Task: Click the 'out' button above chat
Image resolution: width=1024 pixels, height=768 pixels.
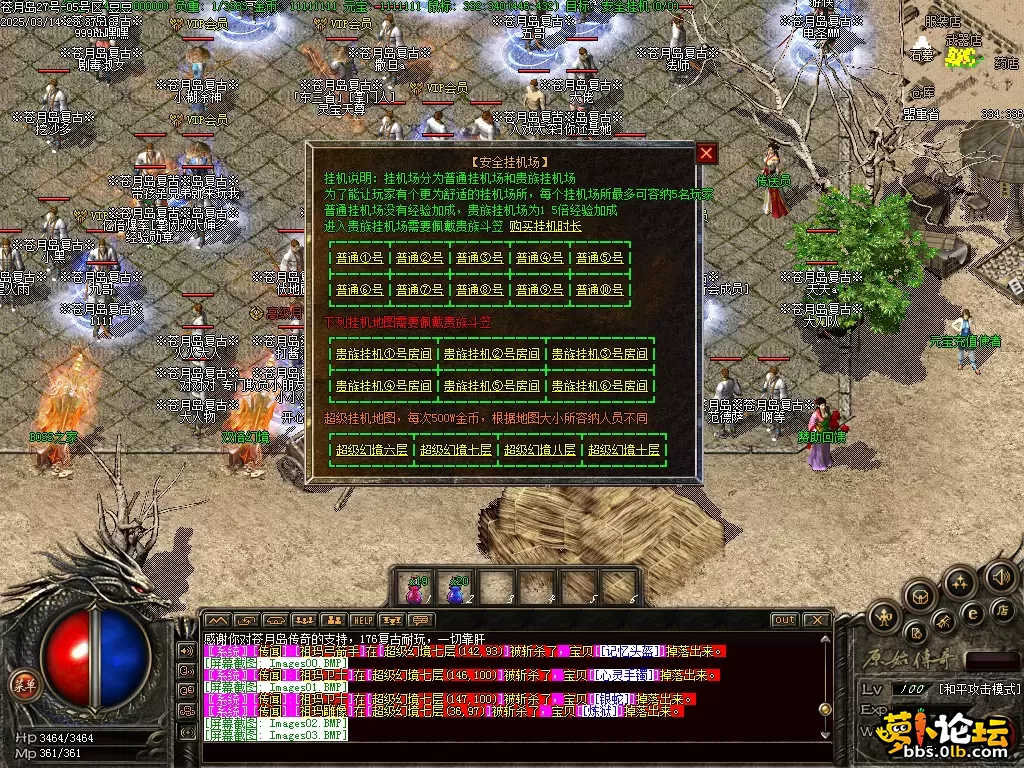Action: pyautogui.click(x=783, y=621)
